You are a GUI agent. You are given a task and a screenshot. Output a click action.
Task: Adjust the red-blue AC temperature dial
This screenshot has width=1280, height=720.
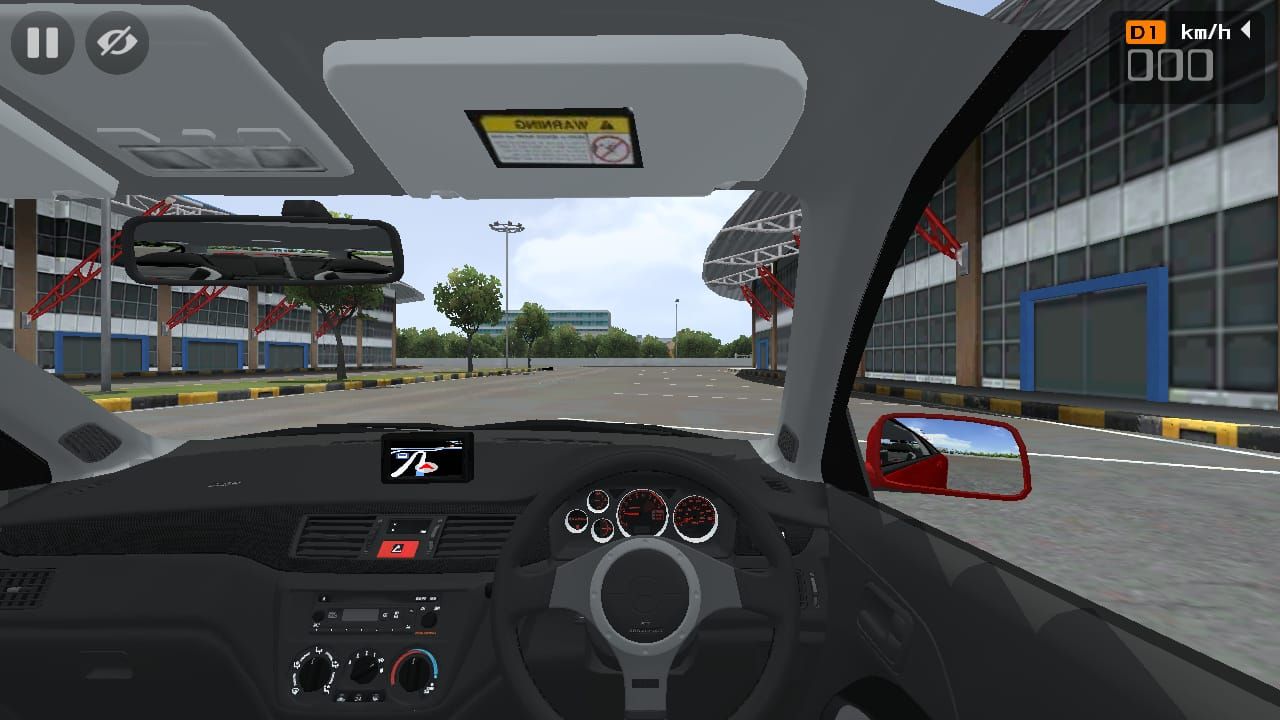click(x=414, y=672)
